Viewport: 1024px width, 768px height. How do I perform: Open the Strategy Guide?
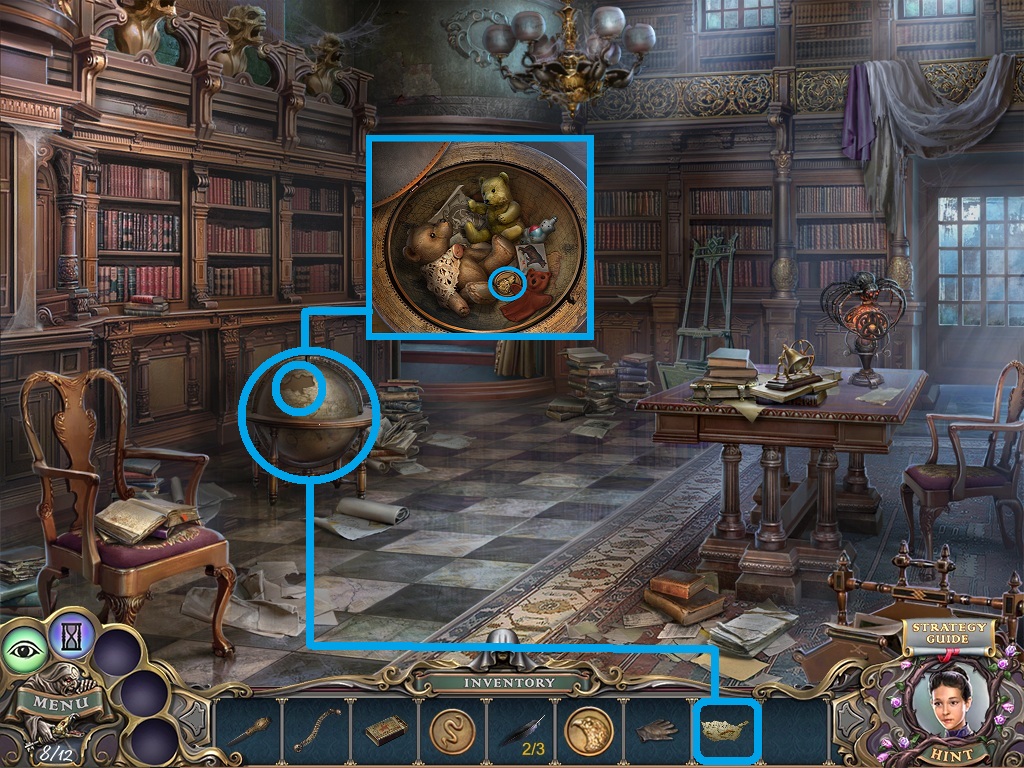coord(947,634)
